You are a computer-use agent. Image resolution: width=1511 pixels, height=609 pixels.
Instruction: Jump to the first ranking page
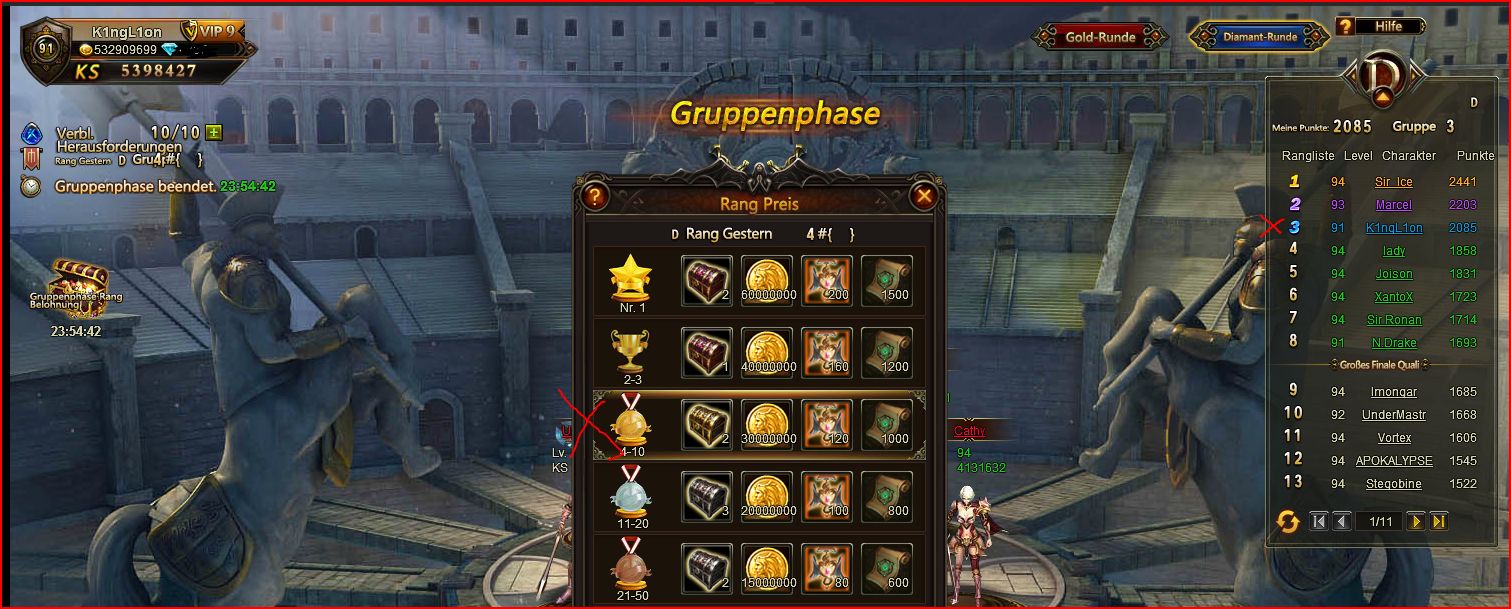[1318, 521]
